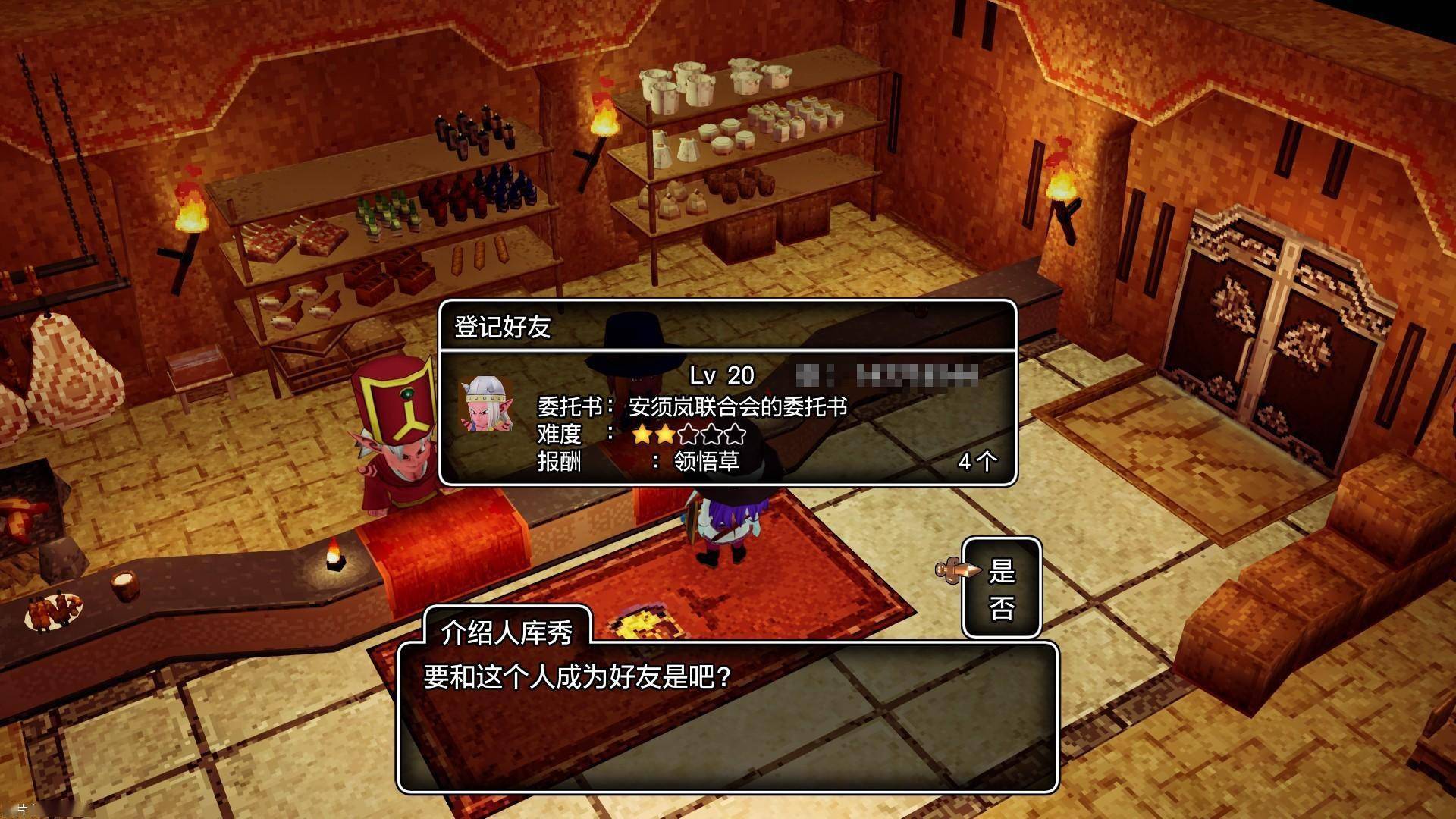
Task: Click the friend's avatar portrait in the 登记好友 panel
Action: (x=485, y=406)
